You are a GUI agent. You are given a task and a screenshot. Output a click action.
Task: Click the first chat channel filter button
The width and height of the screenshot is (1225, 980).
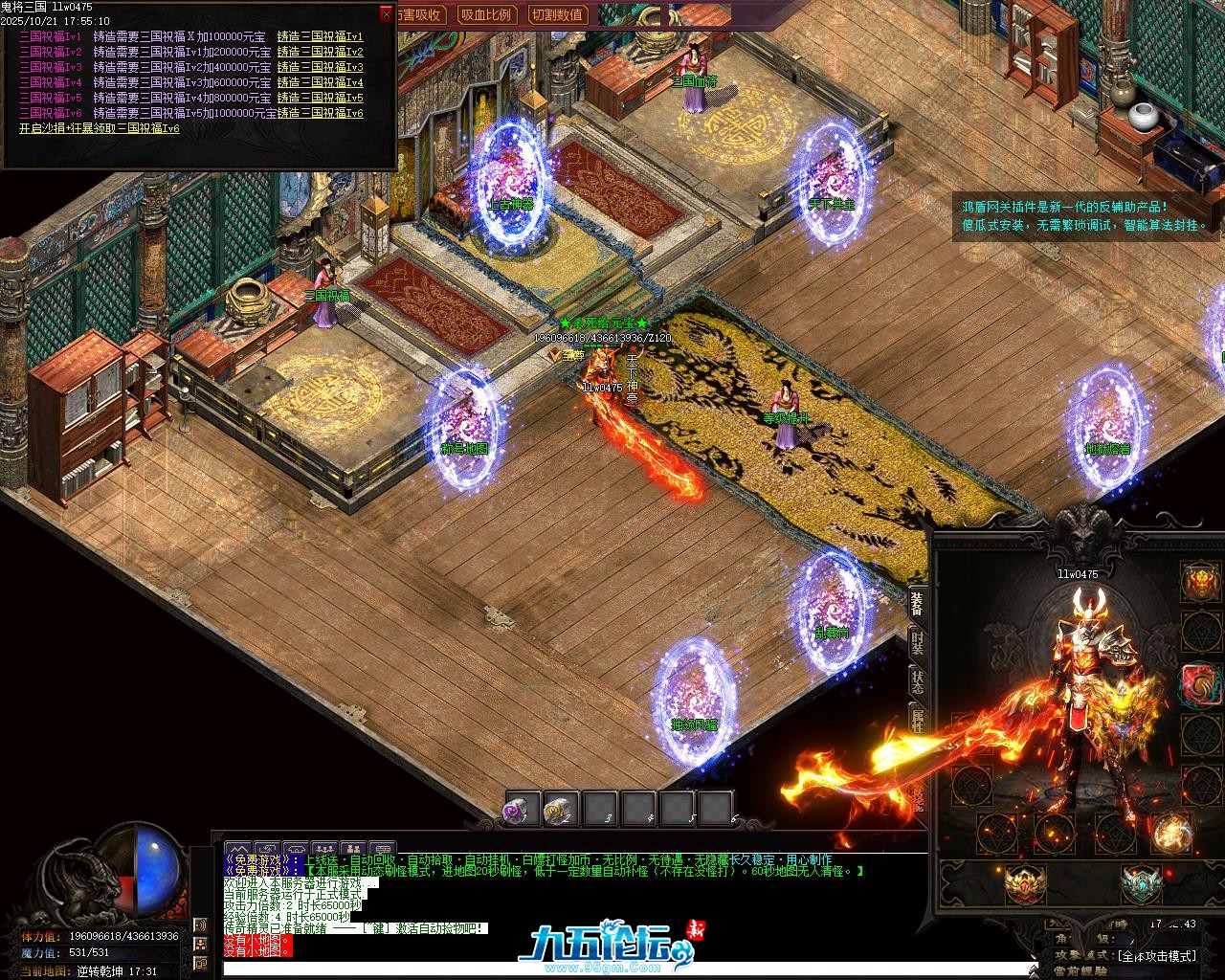click(x=237, y=849)
